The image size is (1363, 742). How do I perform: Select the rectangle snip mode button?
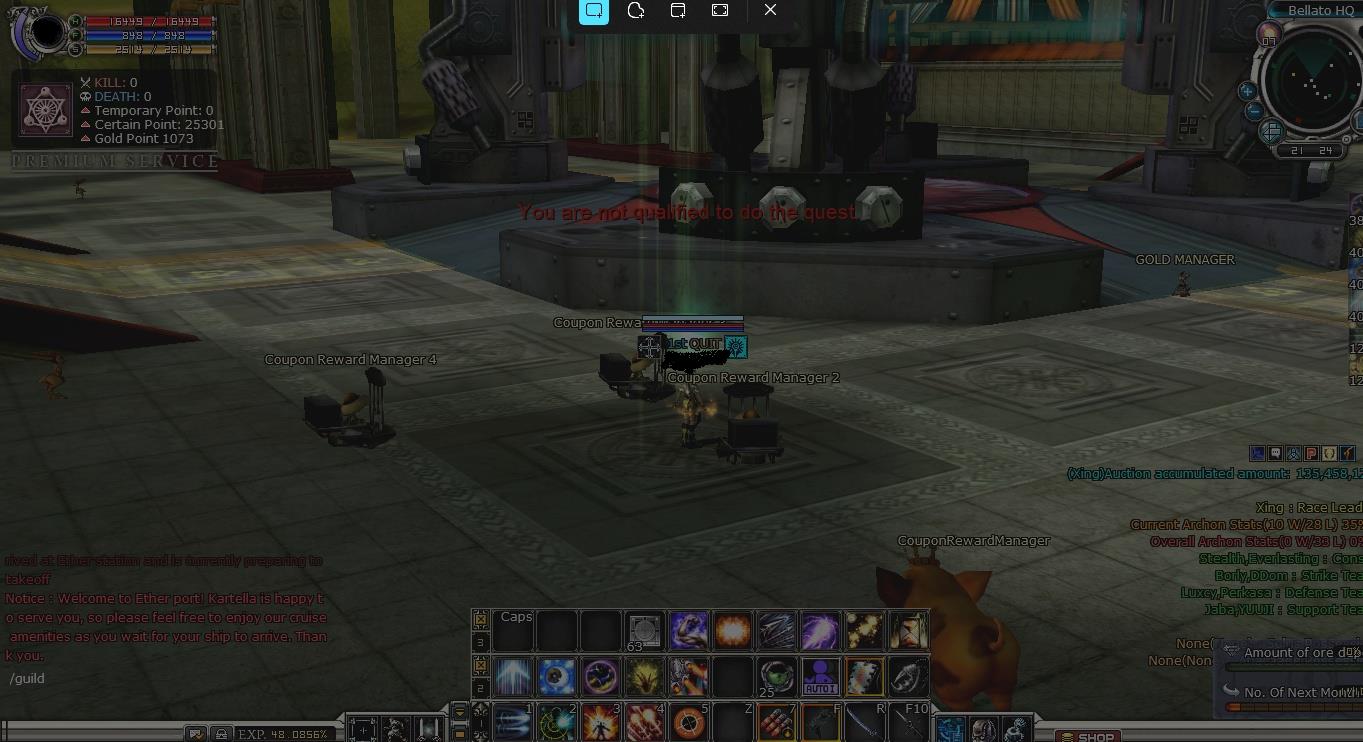pyautogui.click(x=594, y=10)
